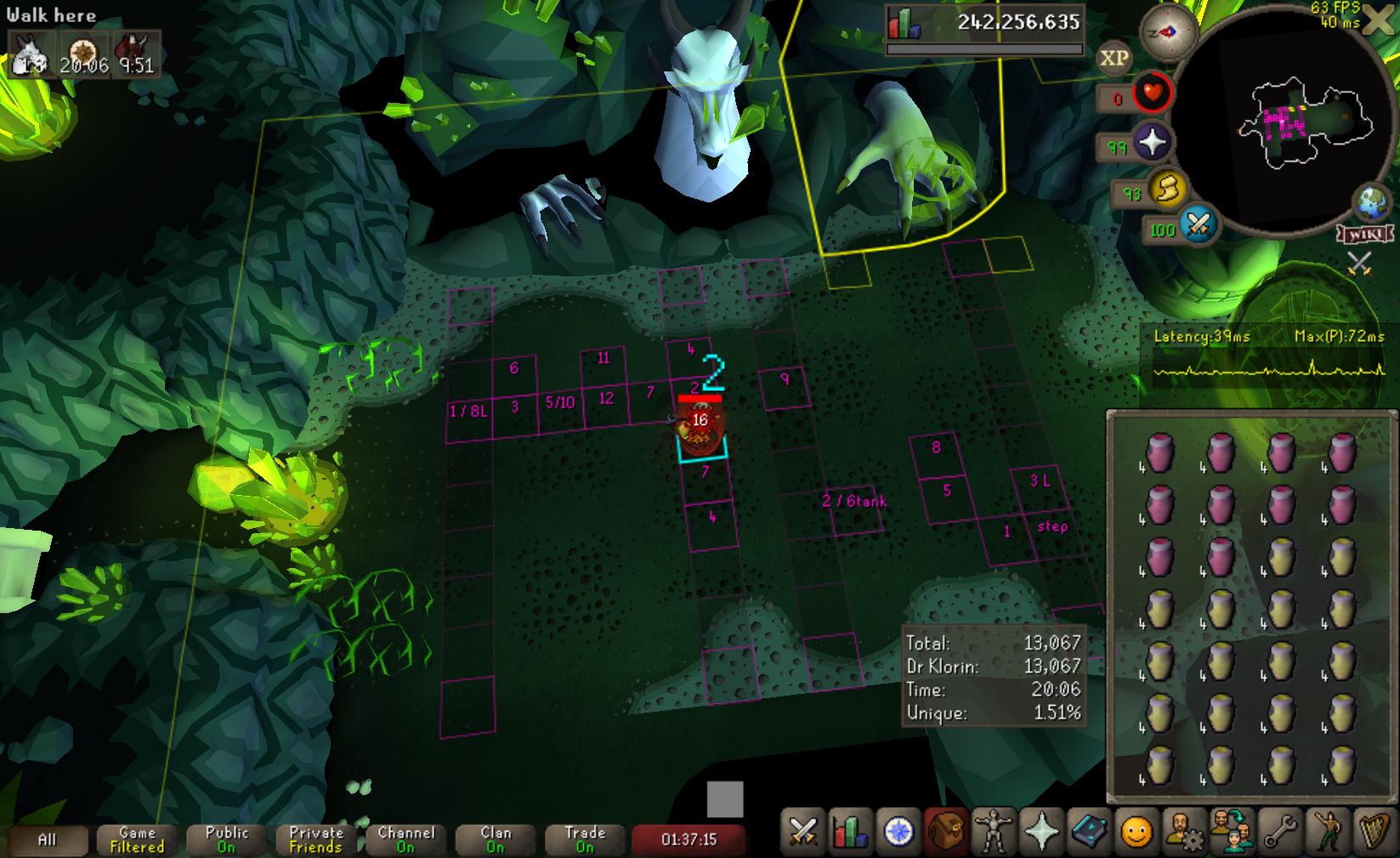Toggle run with the boot orb
The width and height of the screenshot is (1400, 858).
pyautogui.click(x=1168, y=189)
